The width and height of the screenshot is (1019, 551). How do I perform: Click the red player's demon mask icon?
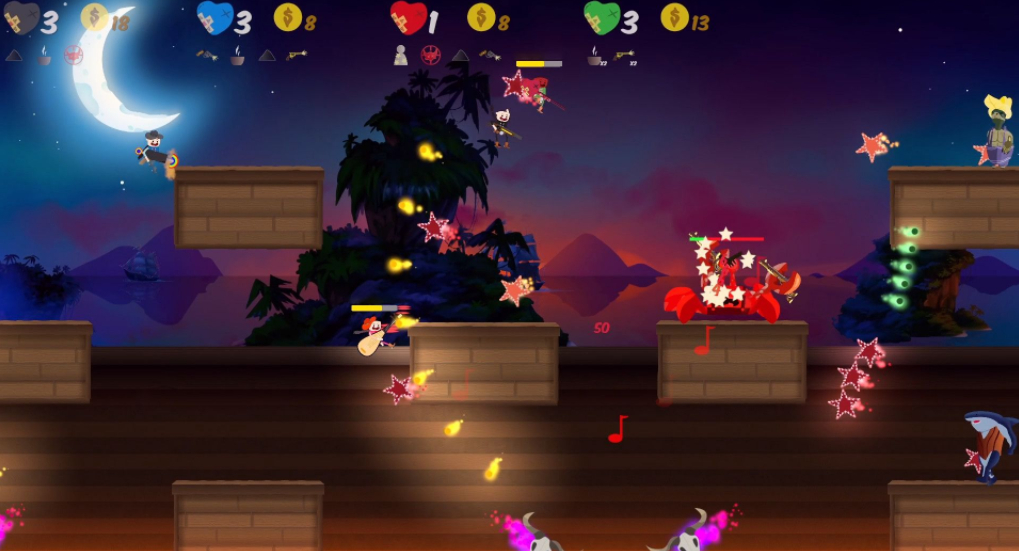click(431, 55)
